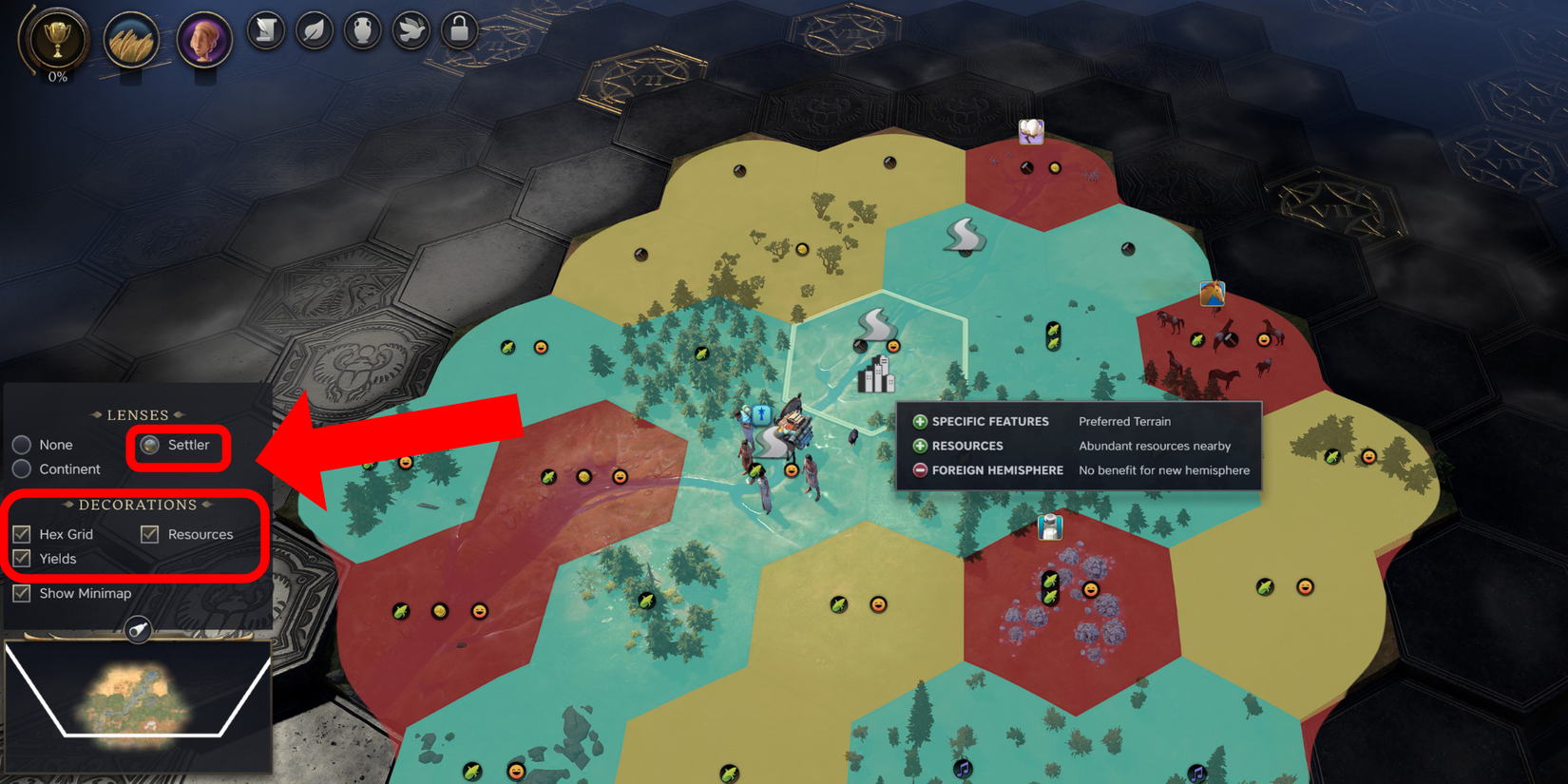Image resolution: width=1568 pixels, height=784 pixels.
Task: Toggle the Hex Grid checkbox
Action: (x=22, y=534)
